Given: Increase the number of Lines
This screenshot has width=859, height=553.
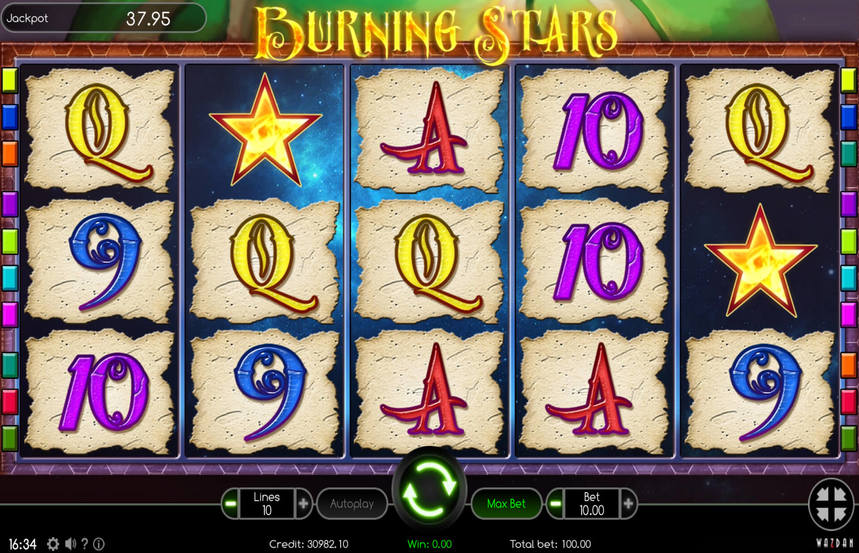Looking at the screenshot, I should 303,503.
